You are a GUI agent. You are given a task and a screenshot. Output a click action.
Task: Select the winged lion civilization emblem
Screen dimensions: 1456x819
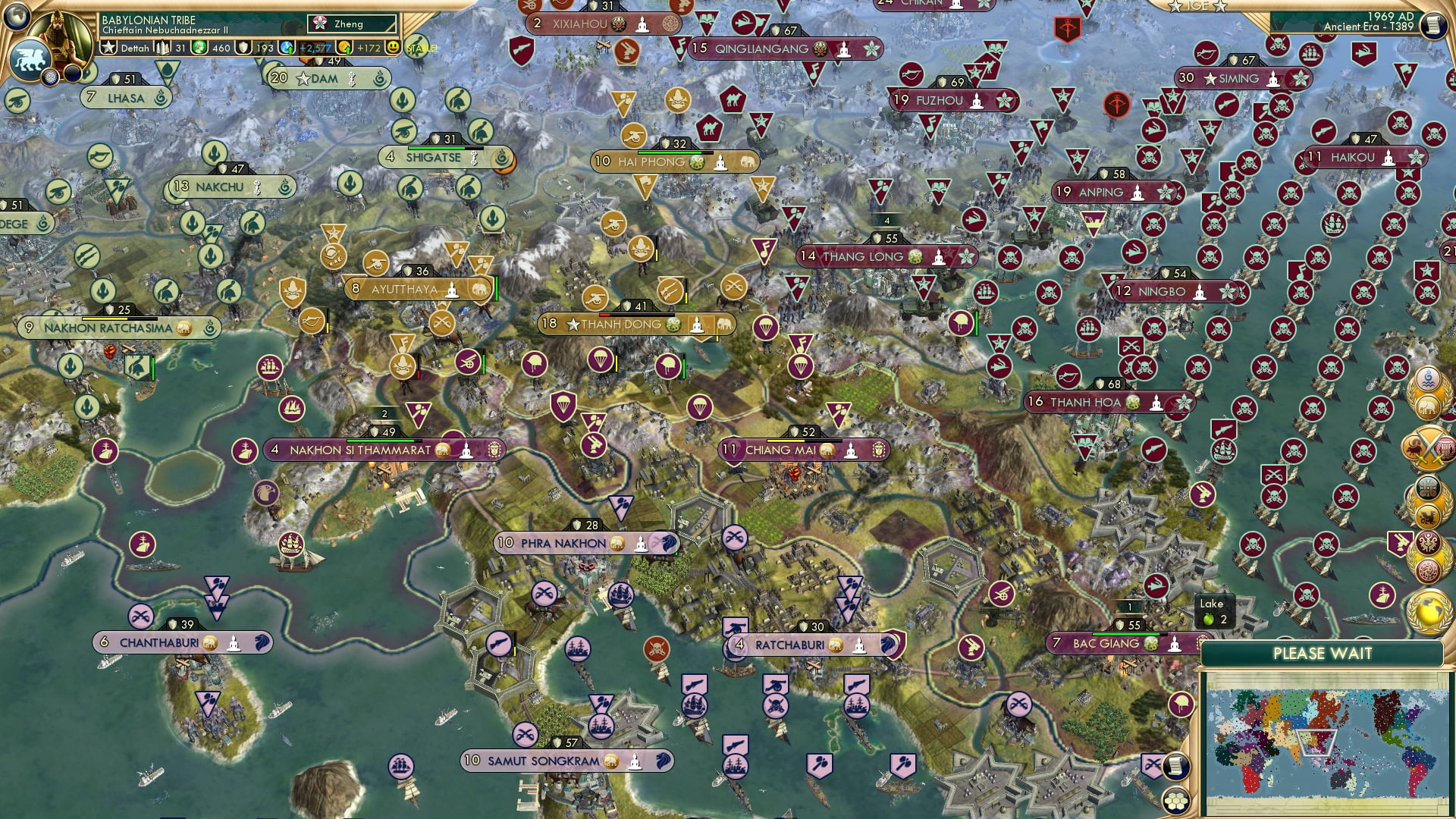[x=31, y=61]
